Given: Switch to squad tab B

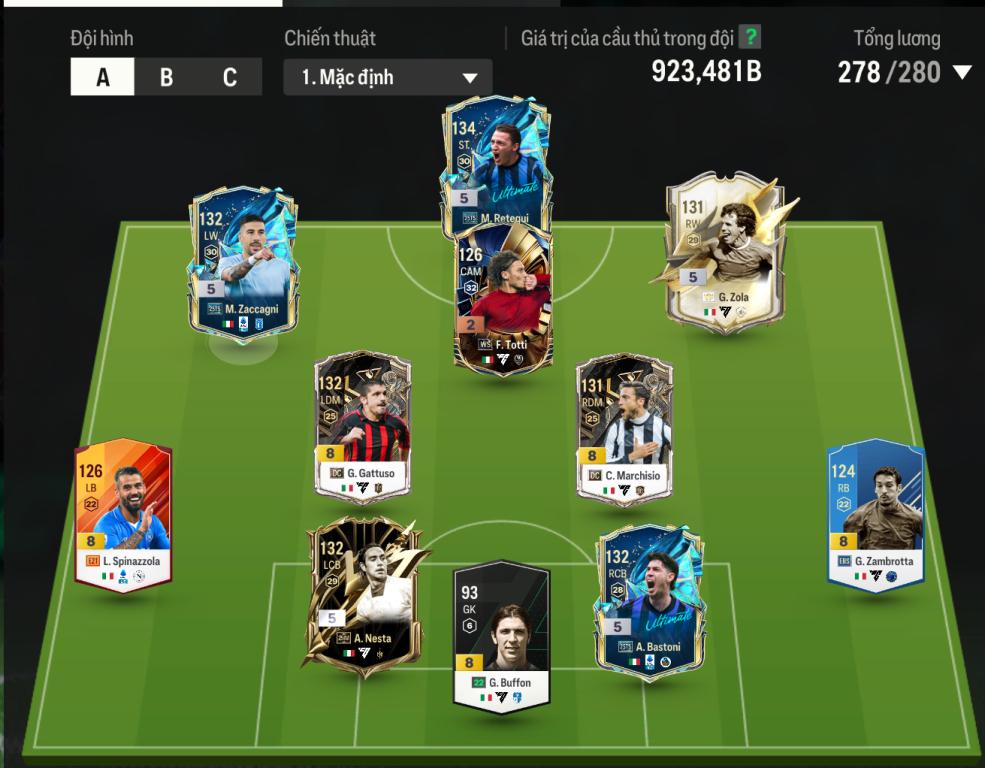Looking at the screenshot, I should click(x=166, y=77).
